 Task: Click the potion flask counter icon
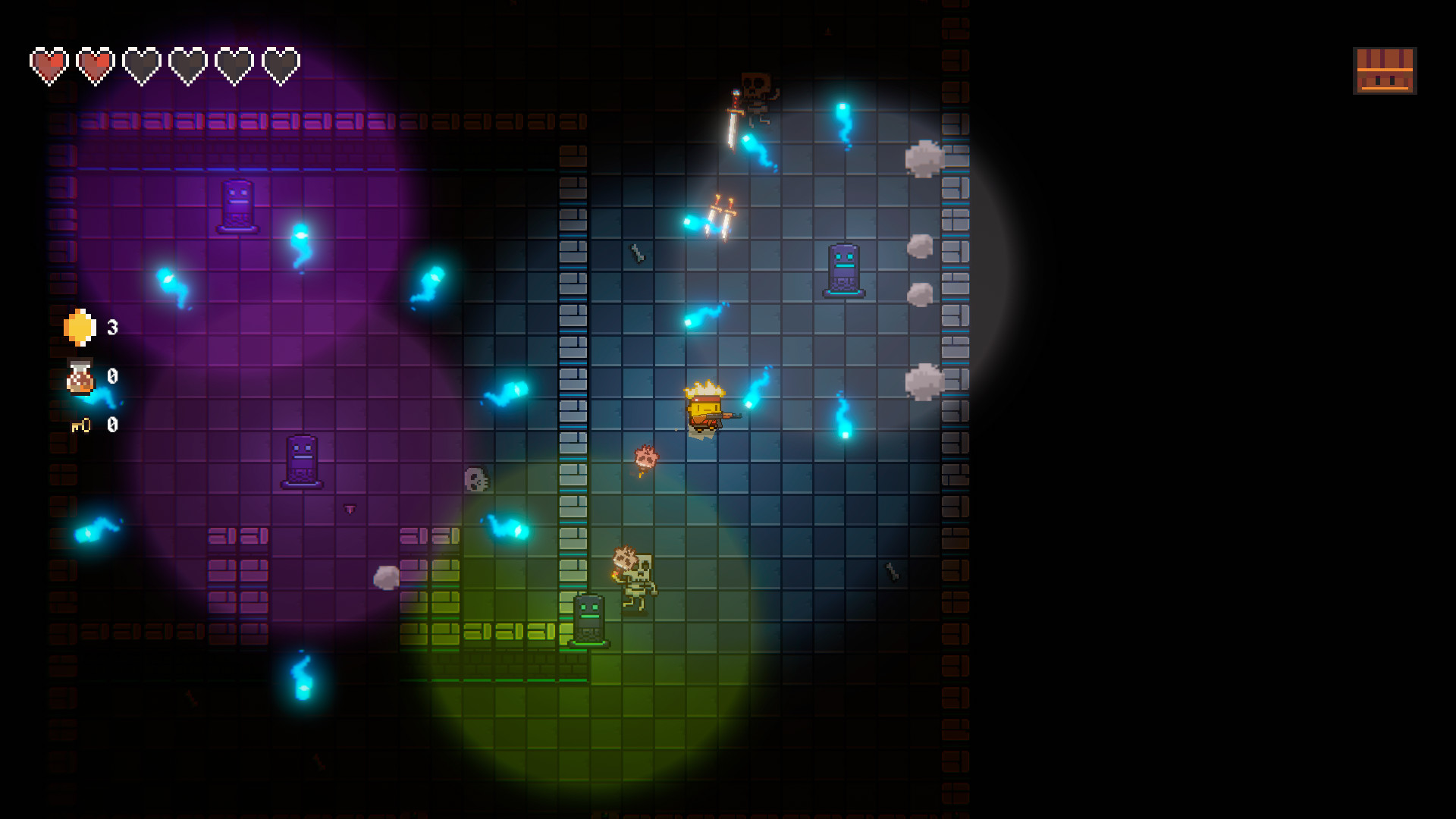coord(79,378)
